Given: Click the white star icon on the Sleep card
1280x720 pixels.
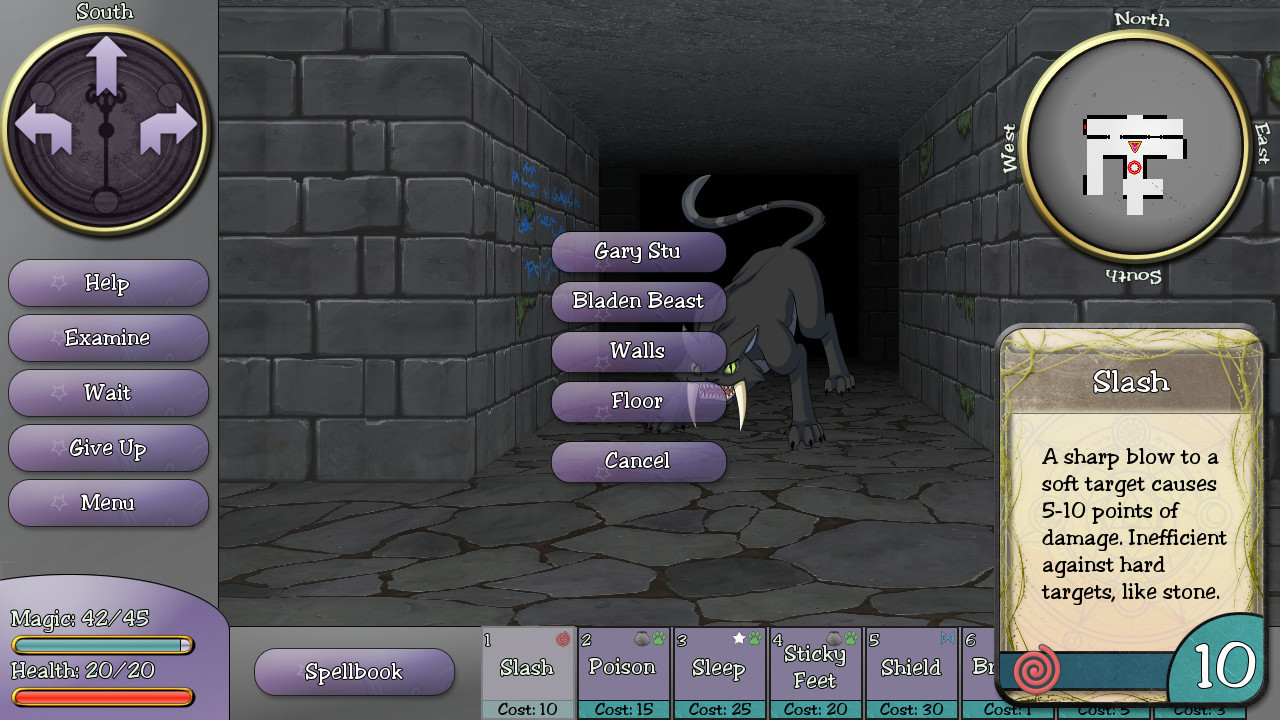Looking at the screenshot, I should (x=738, y=637).
